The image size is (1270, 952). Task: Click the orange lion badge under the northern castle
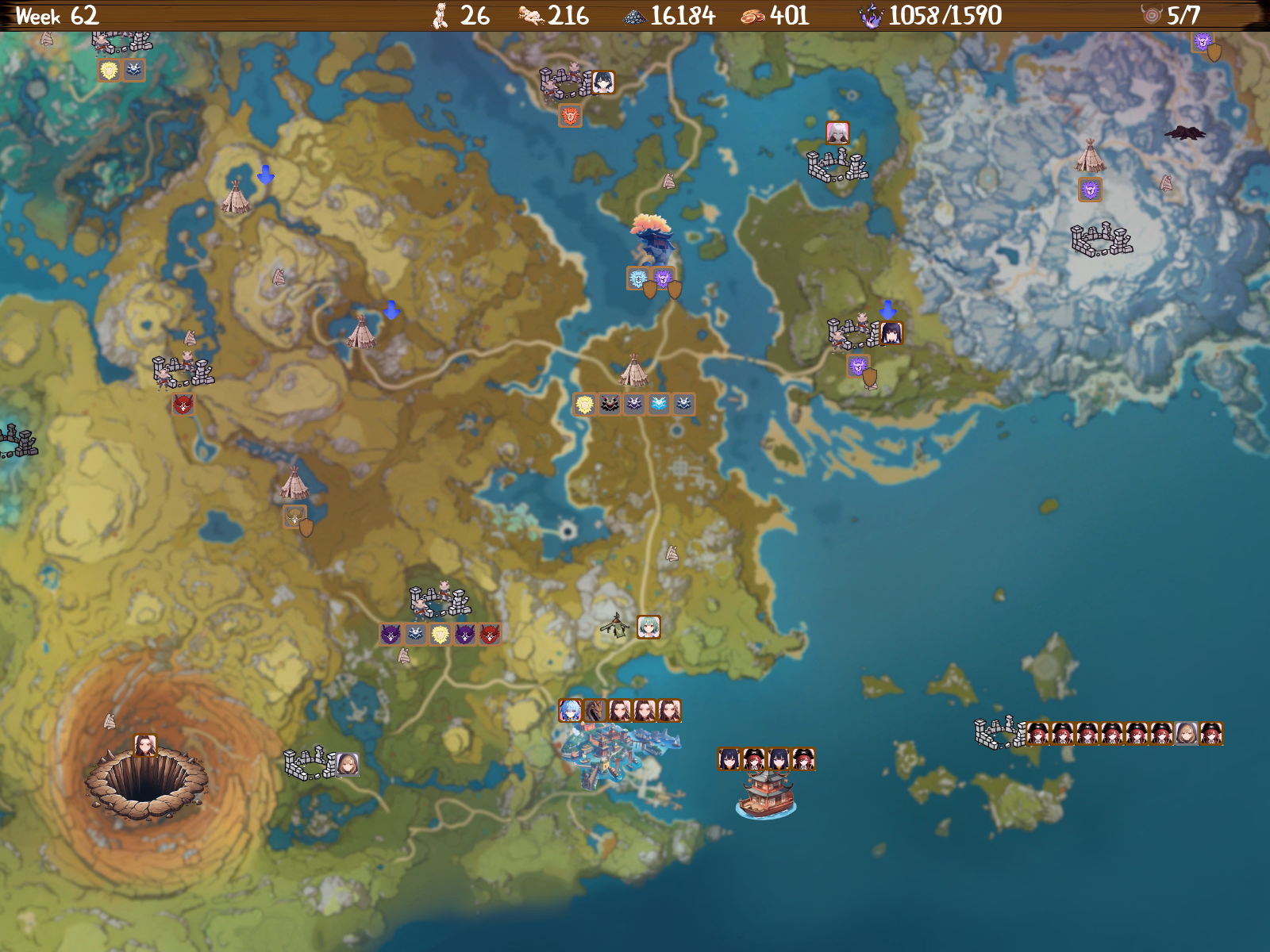pos(568,116)
